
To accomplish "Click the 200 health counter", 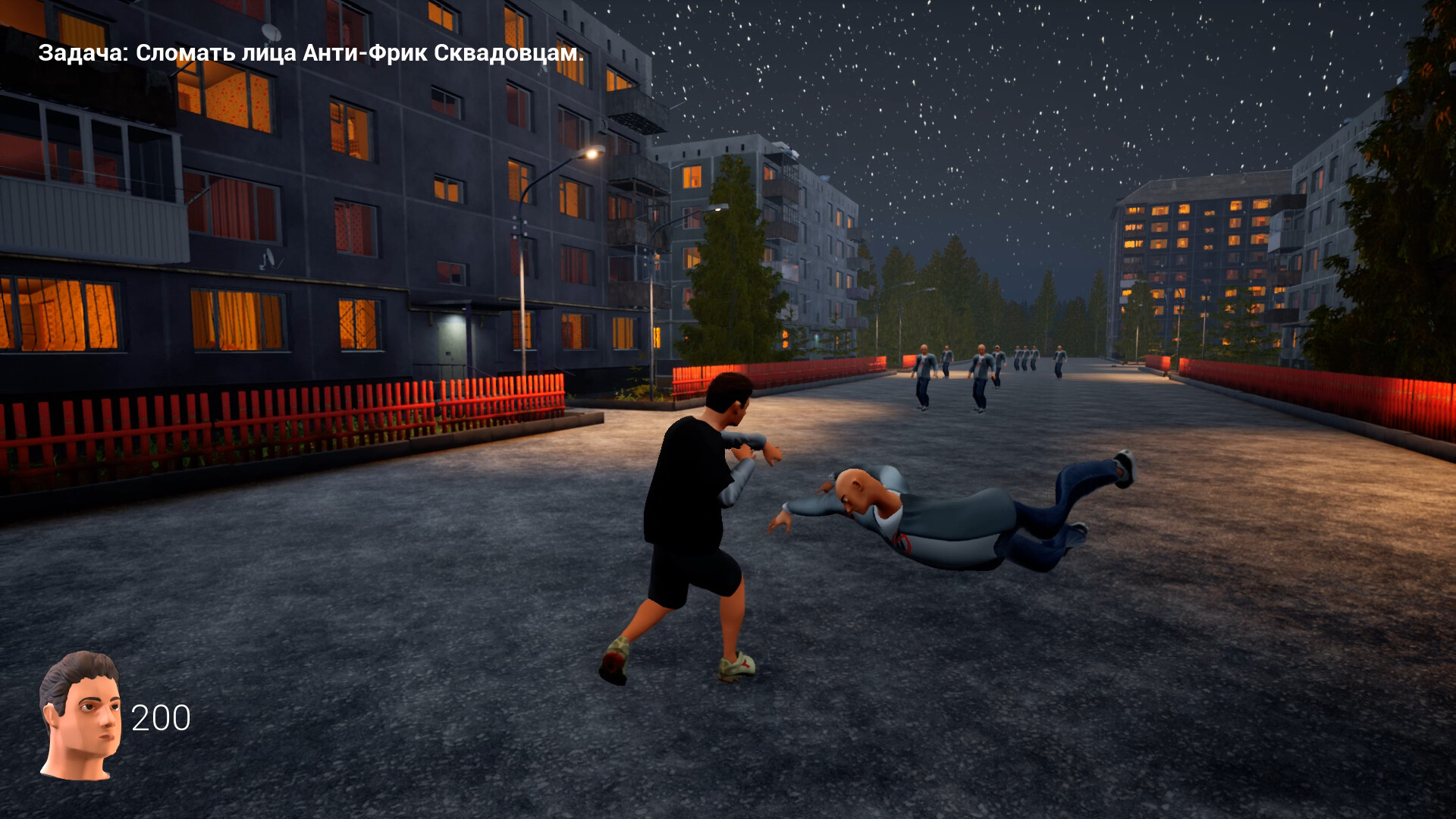I will (162, 716).
